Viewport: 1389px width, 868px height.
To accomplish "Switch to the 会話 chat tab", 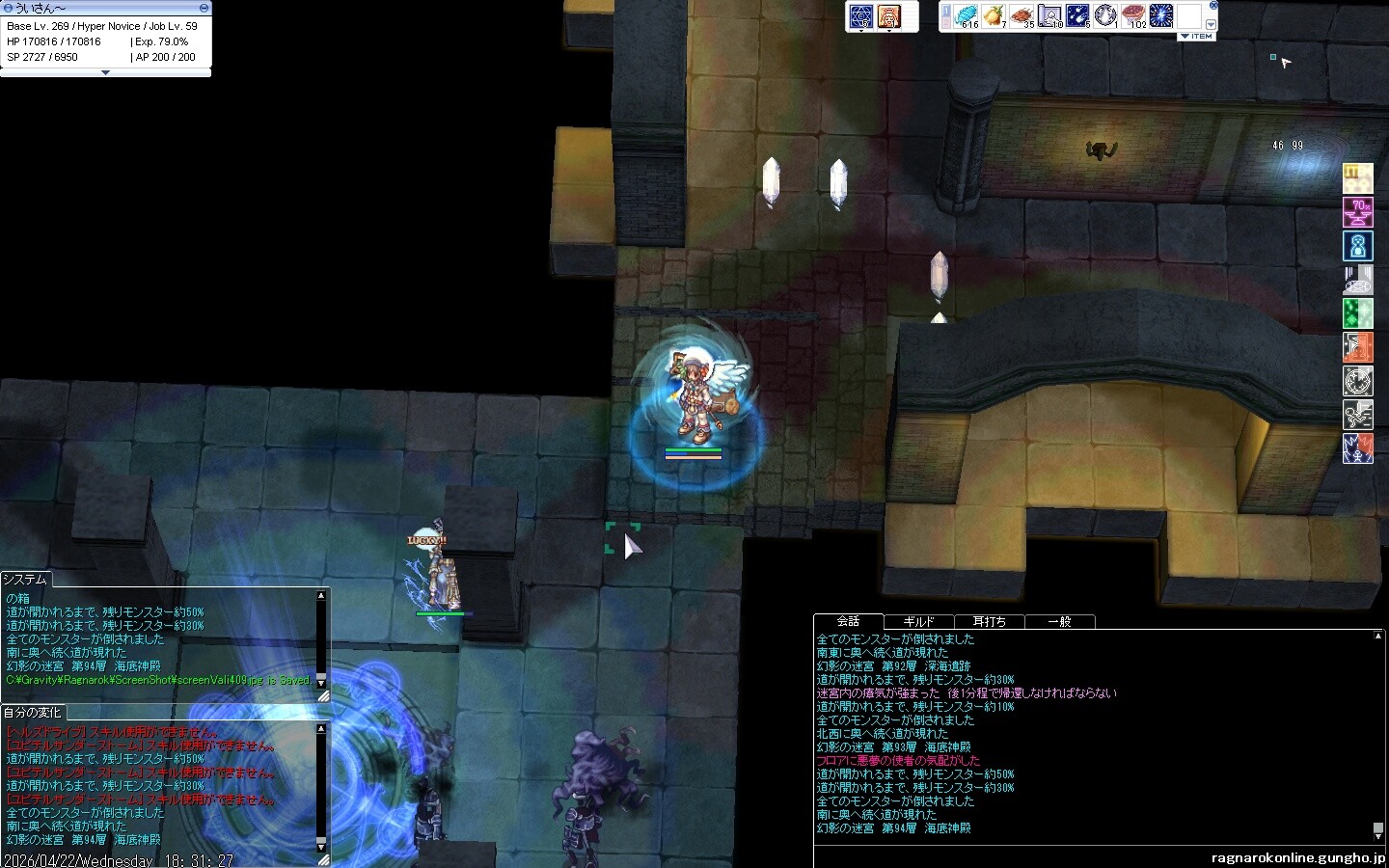I will (x=848, y=622).
